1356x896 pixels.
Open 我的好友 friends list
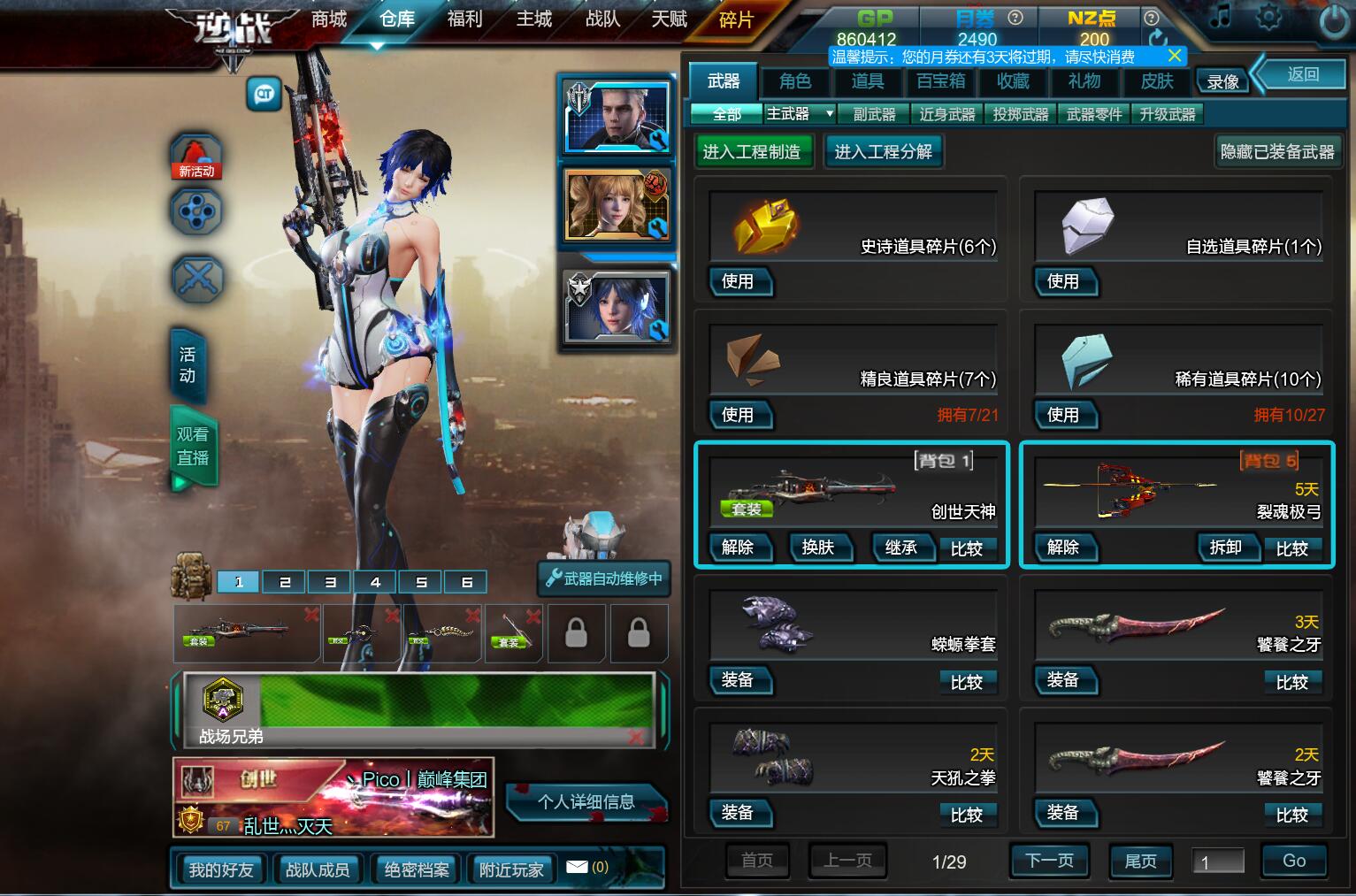tap(220, 869)
